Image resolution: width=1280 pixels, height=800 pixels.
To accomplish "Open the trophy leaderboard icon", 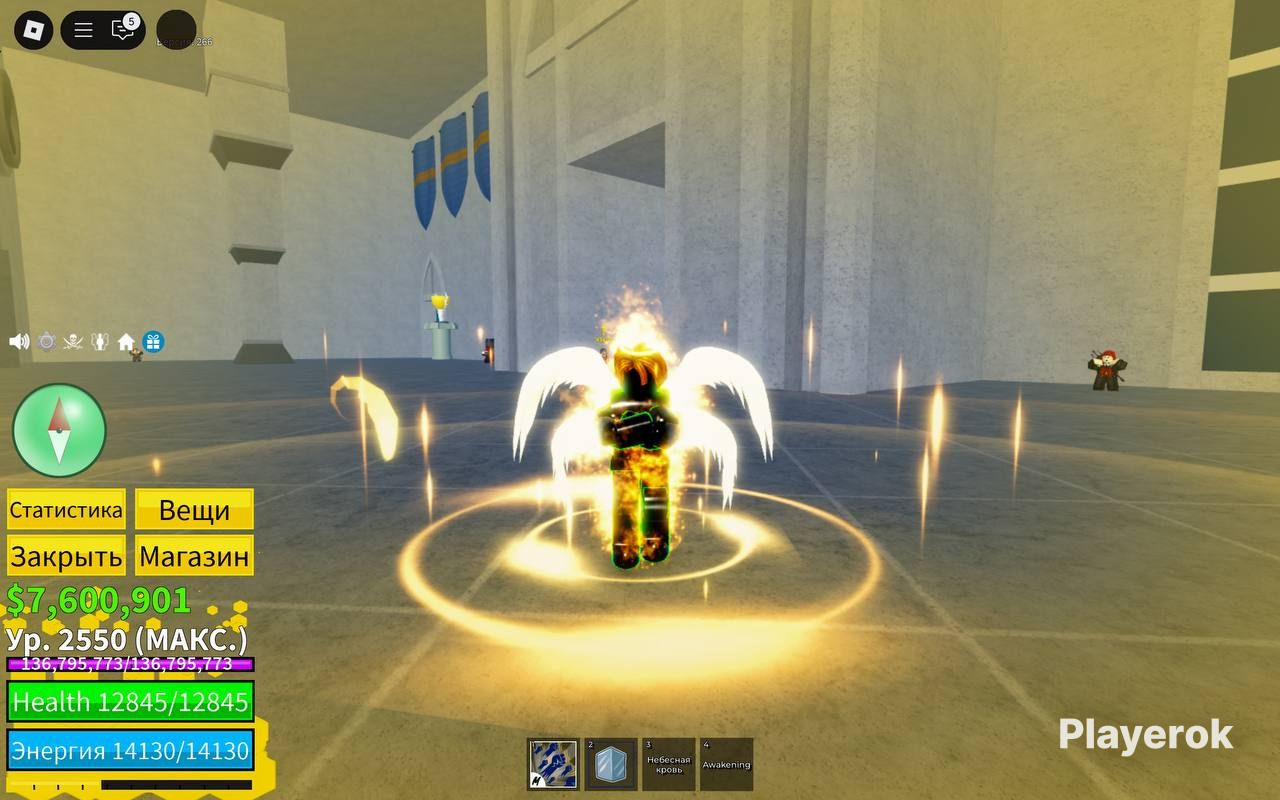I will point(99,342).
